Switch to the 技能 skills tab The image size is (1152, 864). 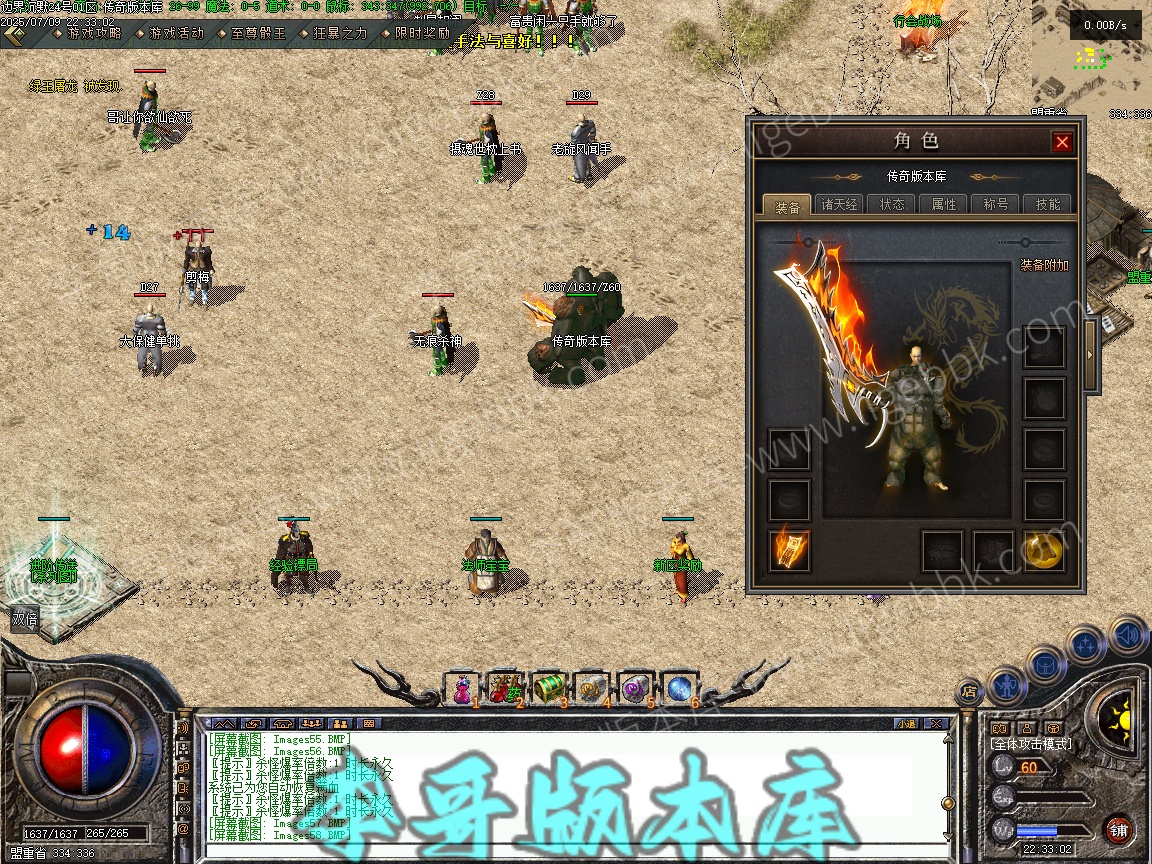[1048, 204]
